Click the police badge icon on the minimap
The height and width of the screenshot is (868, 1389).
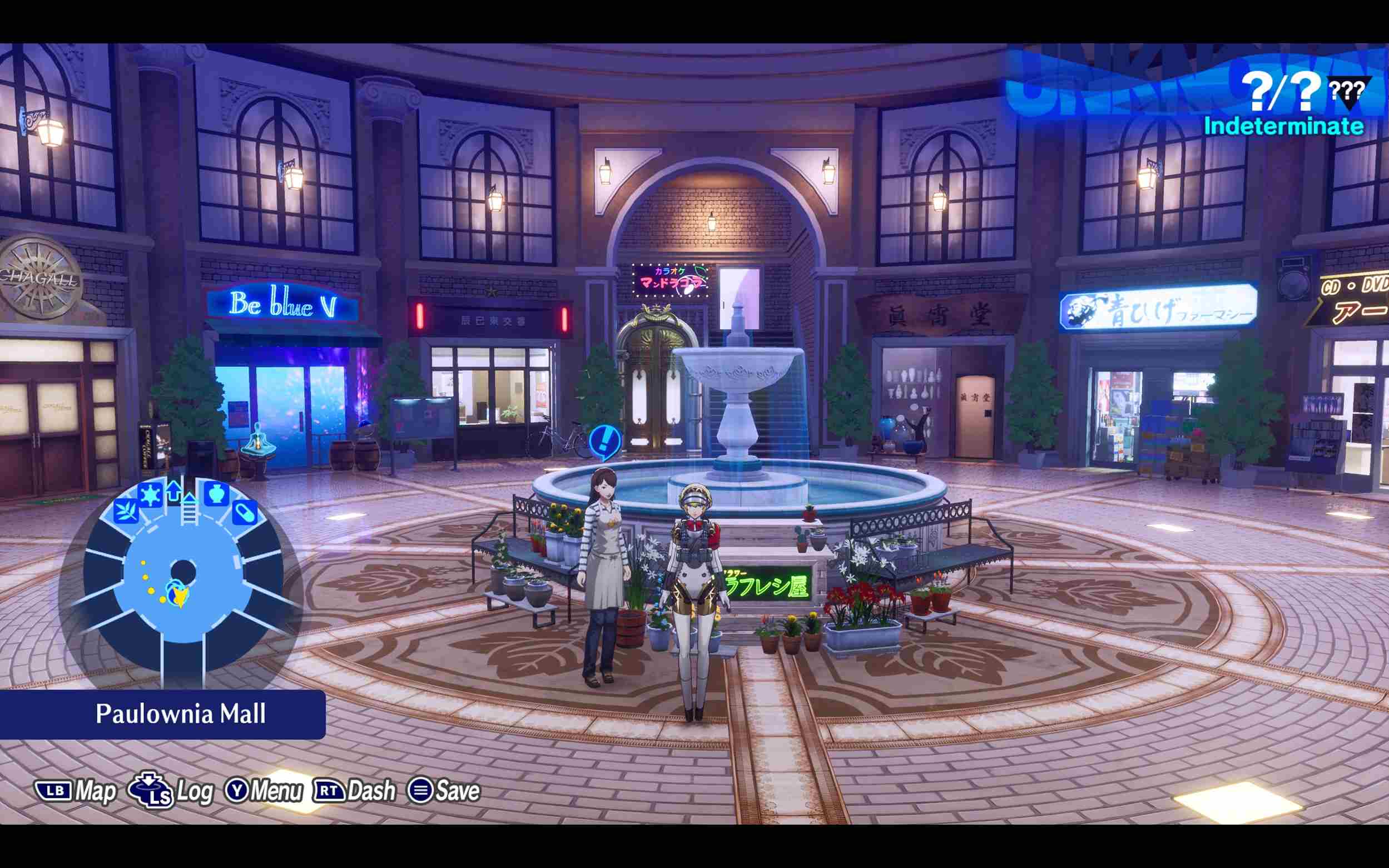(150, 494)
